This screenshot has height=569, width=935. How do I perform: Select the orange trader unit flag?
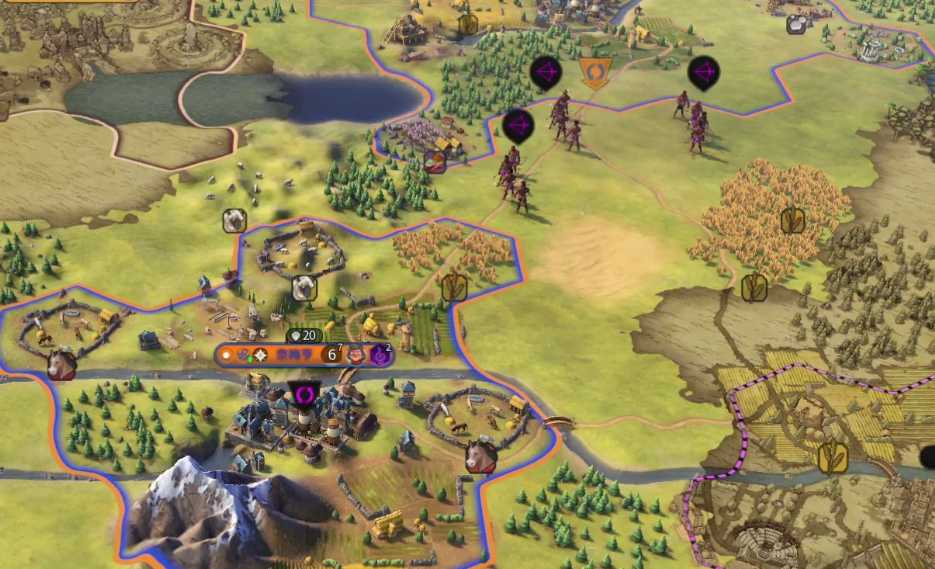595,73
